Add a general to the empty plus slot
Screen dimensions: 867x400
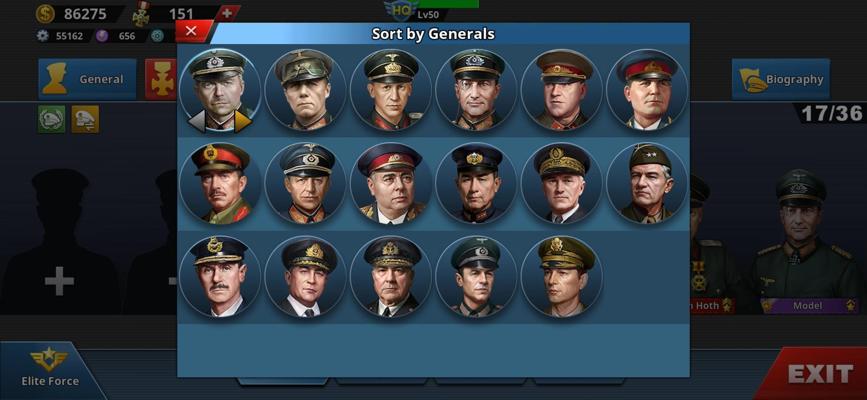point(59,281)
